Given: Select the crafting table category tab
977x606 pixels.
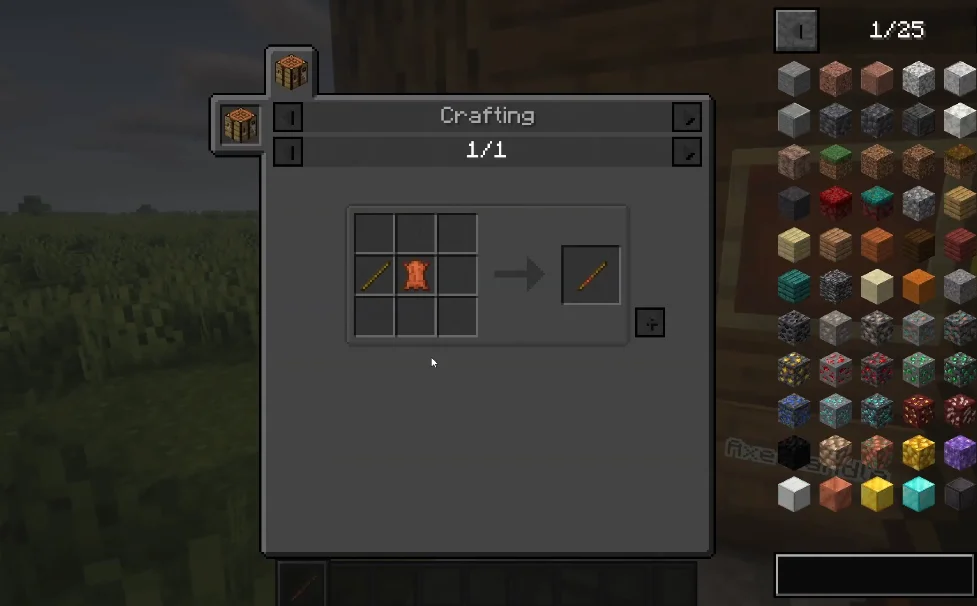Looking at the screenshot, I should [x=291, y=73].
